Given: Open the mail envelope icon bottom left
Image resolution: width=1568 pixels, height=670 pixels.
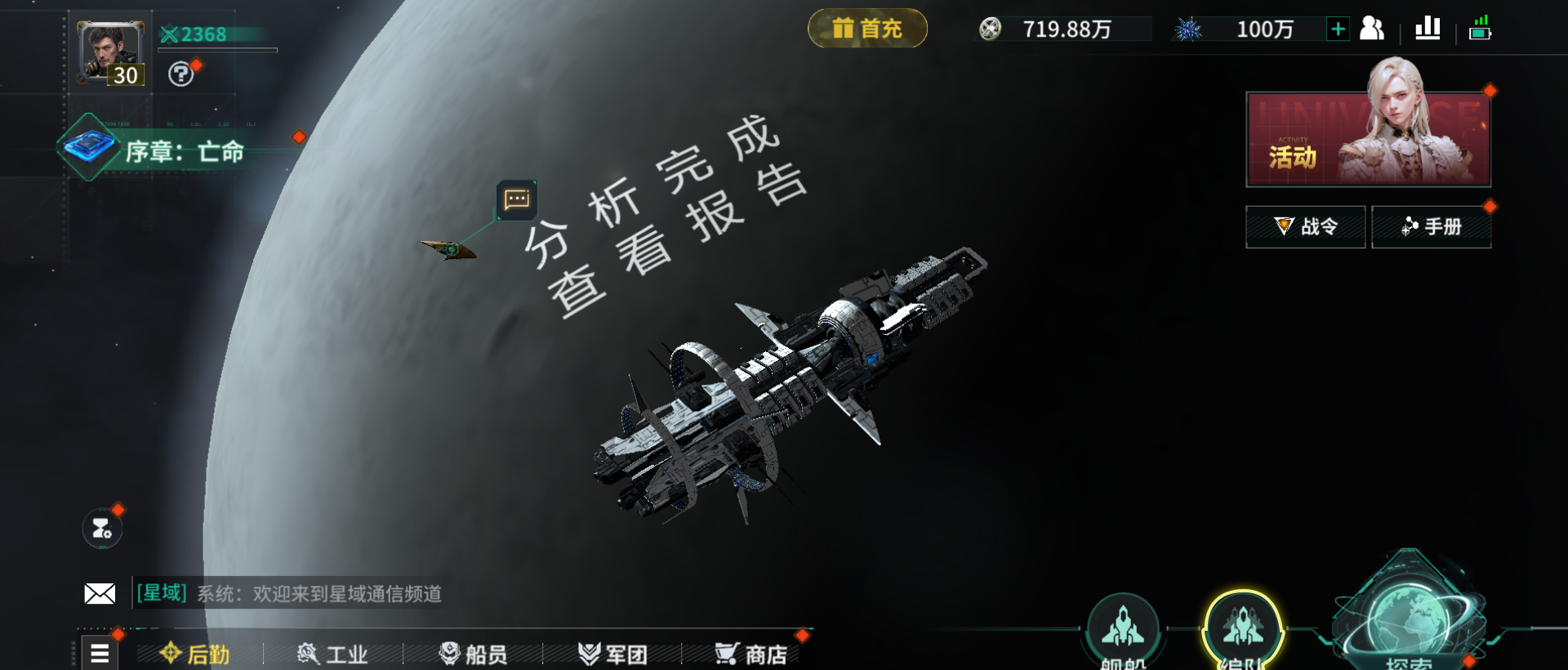Looking at the screenshot, I should (x=100, y=593).
